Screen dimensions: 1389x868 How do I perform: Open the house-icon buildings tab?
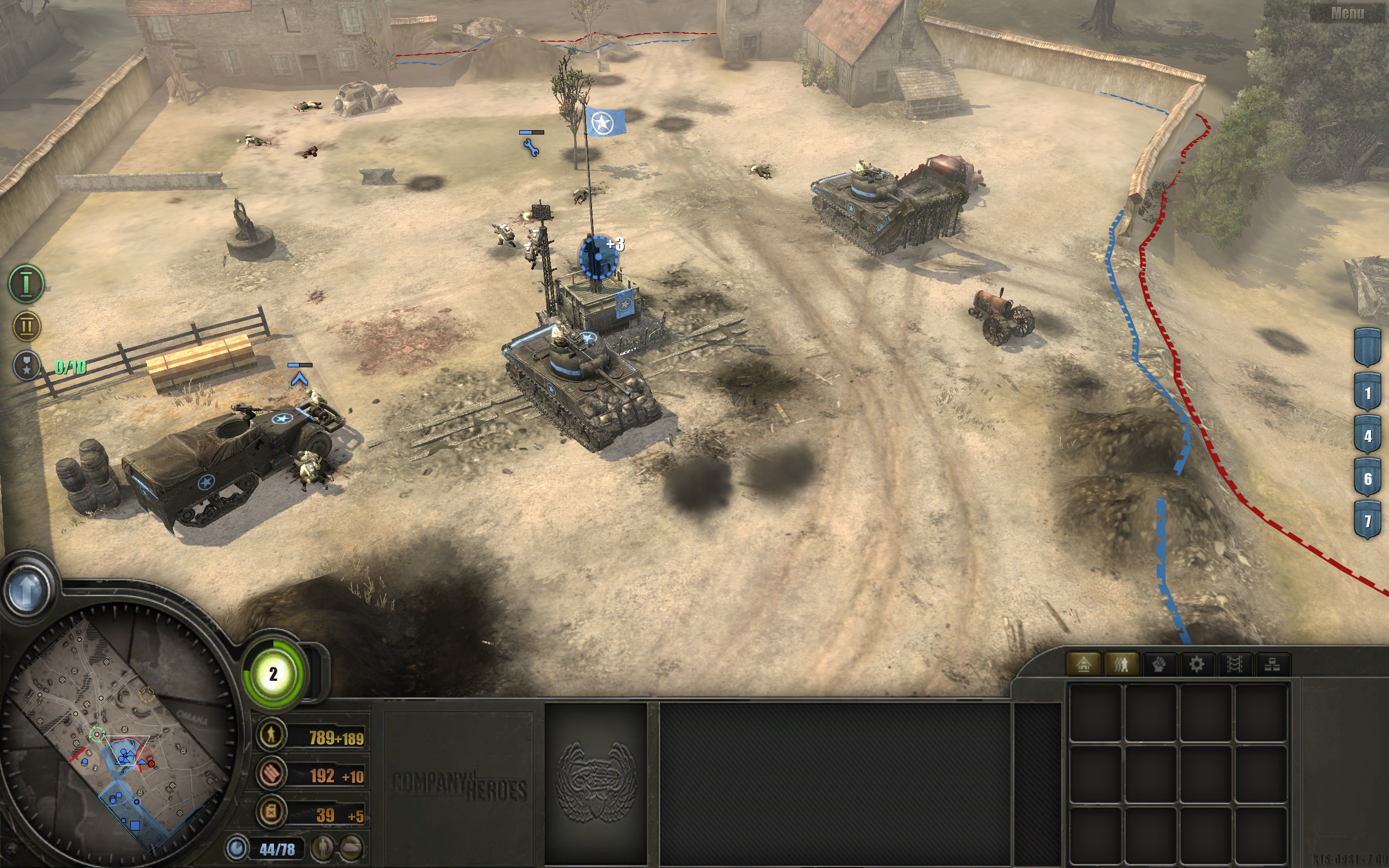click(x=1083, y=664)
